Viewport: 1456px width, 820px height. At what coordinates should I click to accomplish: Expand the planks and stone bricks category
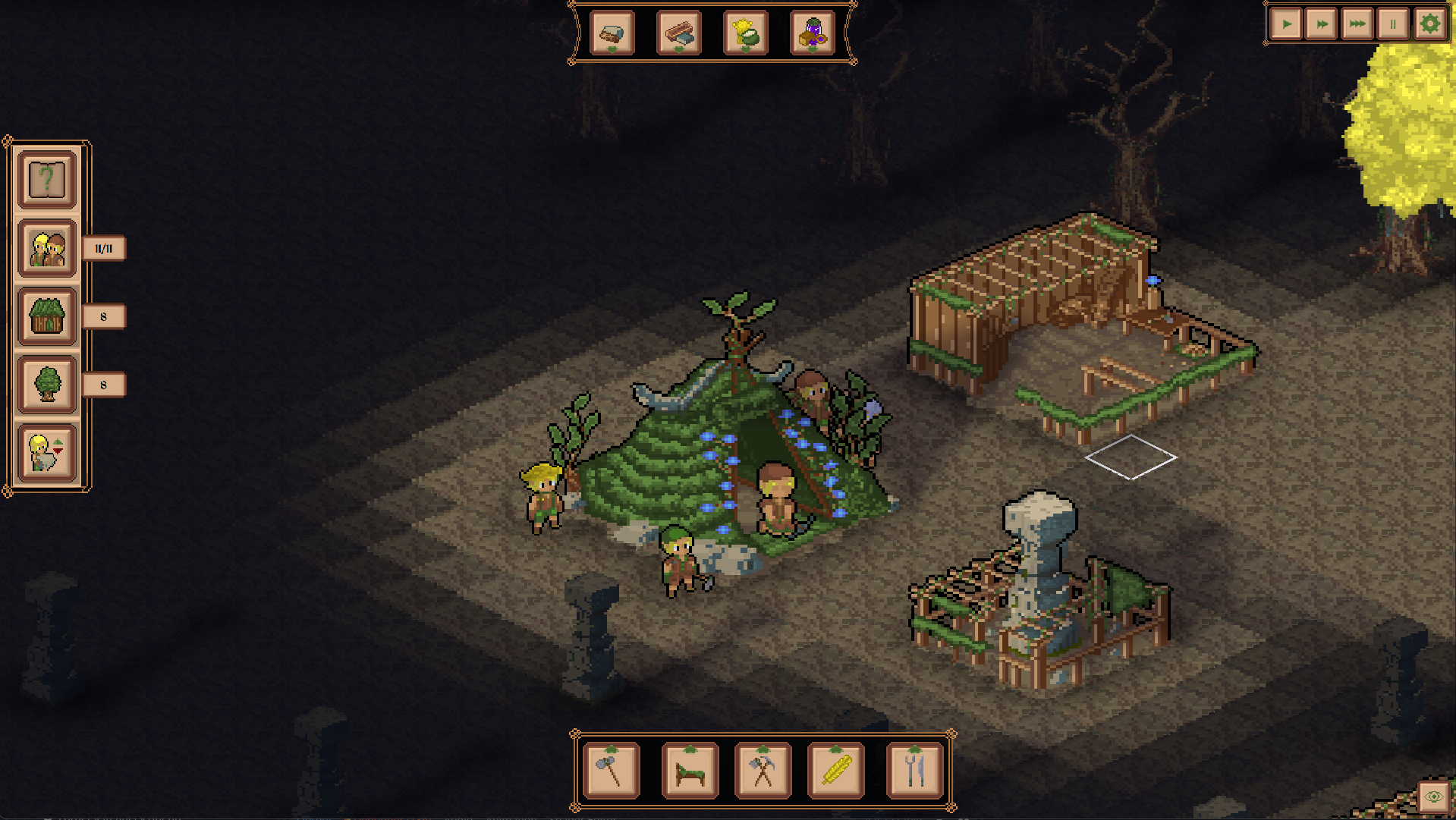point(678,33)
